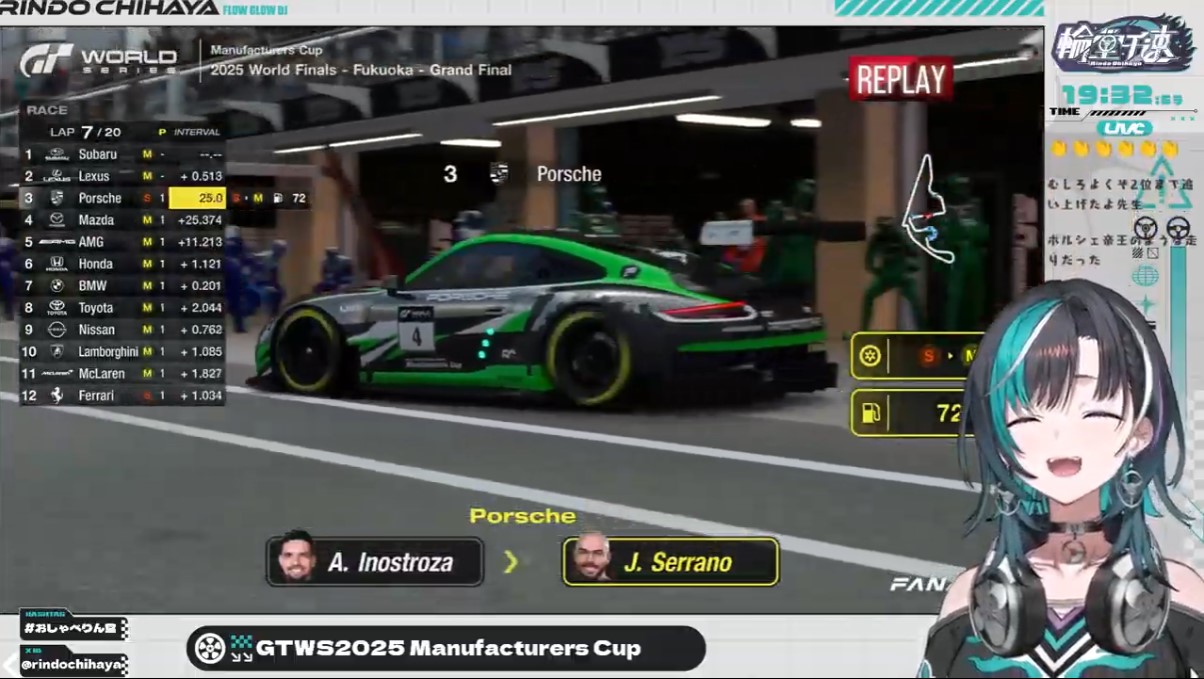Select the Subaru row in the standings

click(121, 154)
